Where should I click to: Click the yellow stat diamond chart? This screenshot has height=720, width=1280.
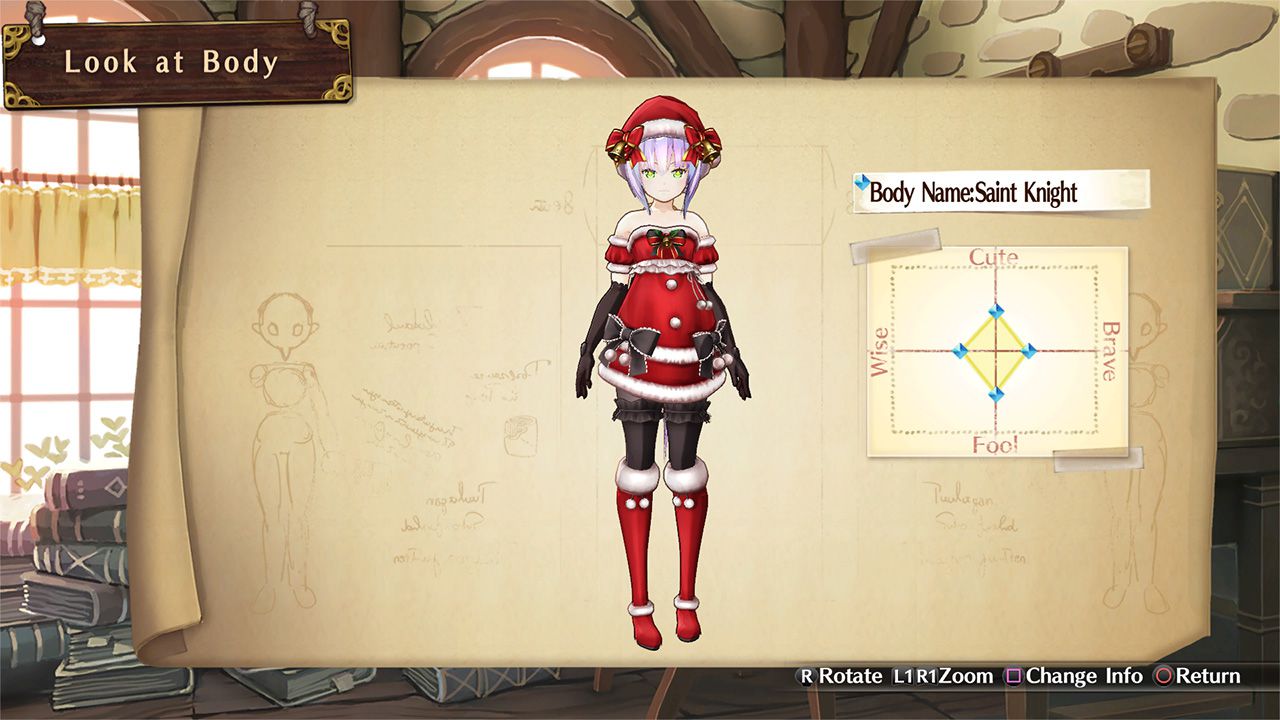pos(997,352)
